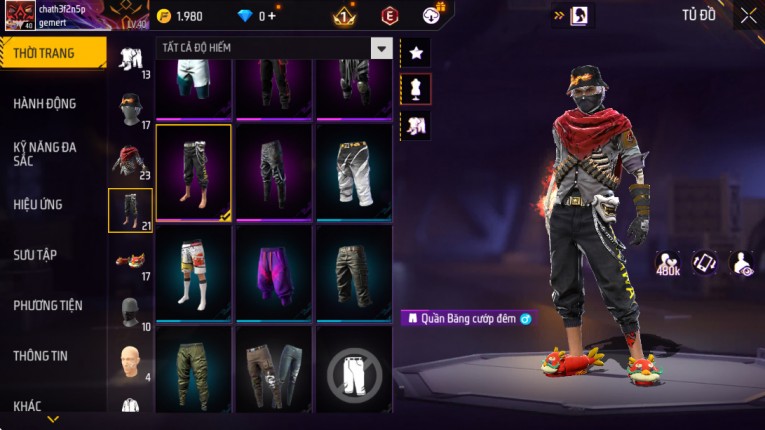
Task: Select the bald head face category
Action: click(130, 361)
